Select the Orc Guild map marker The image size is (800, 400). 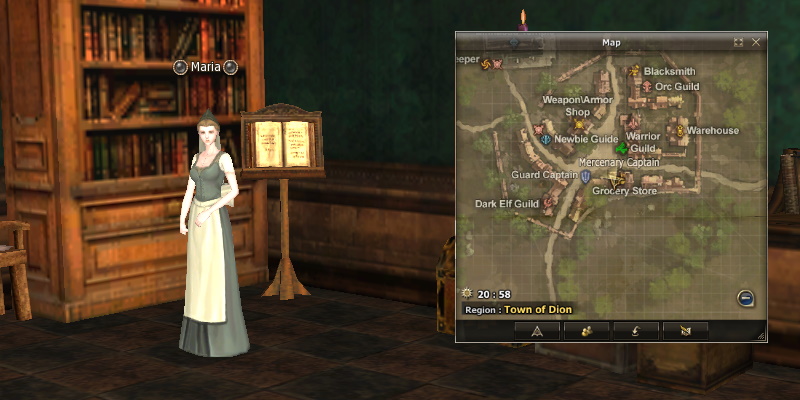coord(647,87)
